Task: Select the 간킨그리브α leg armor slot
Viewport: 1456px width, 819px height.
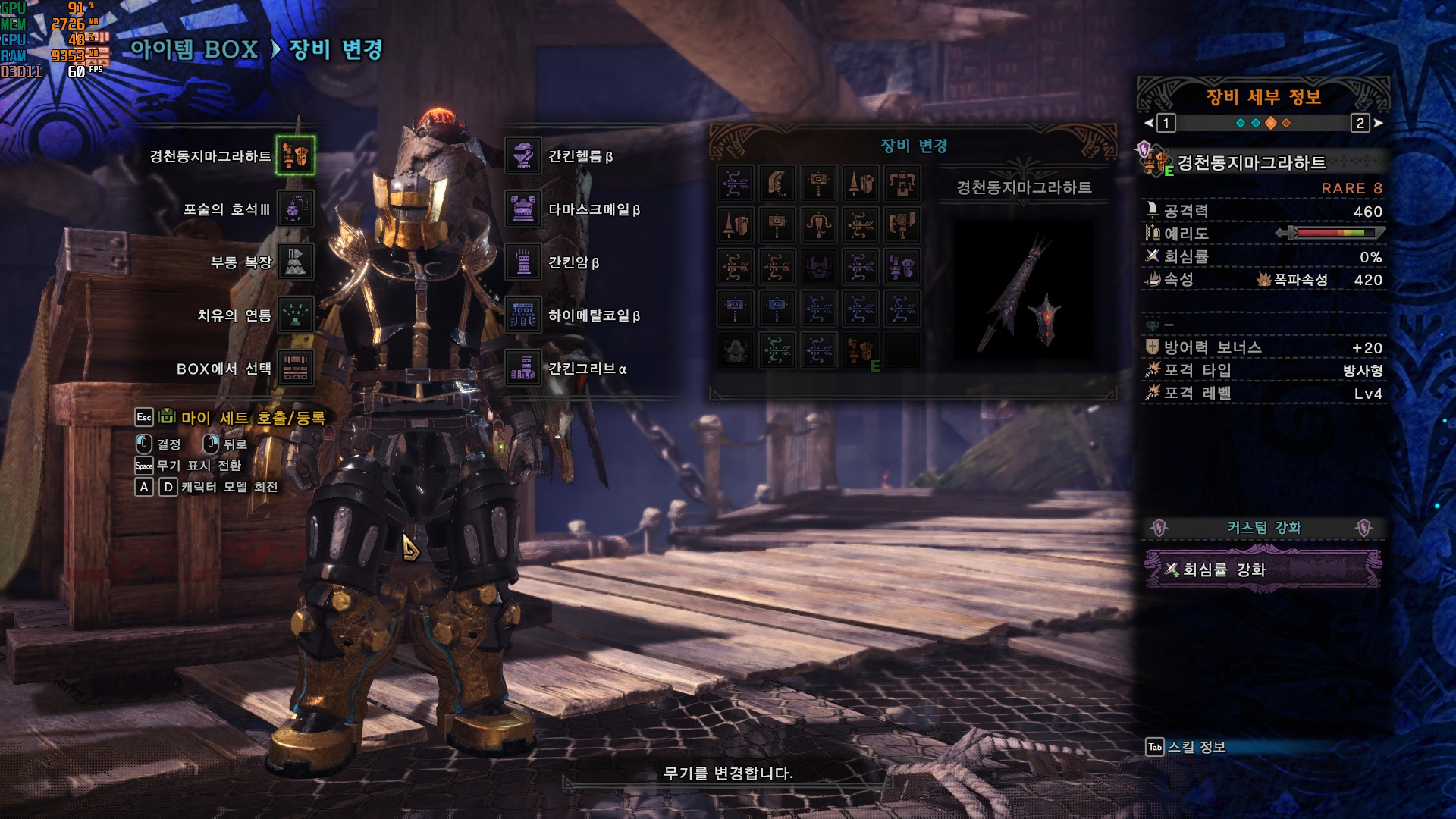Action: click(523, 369)
